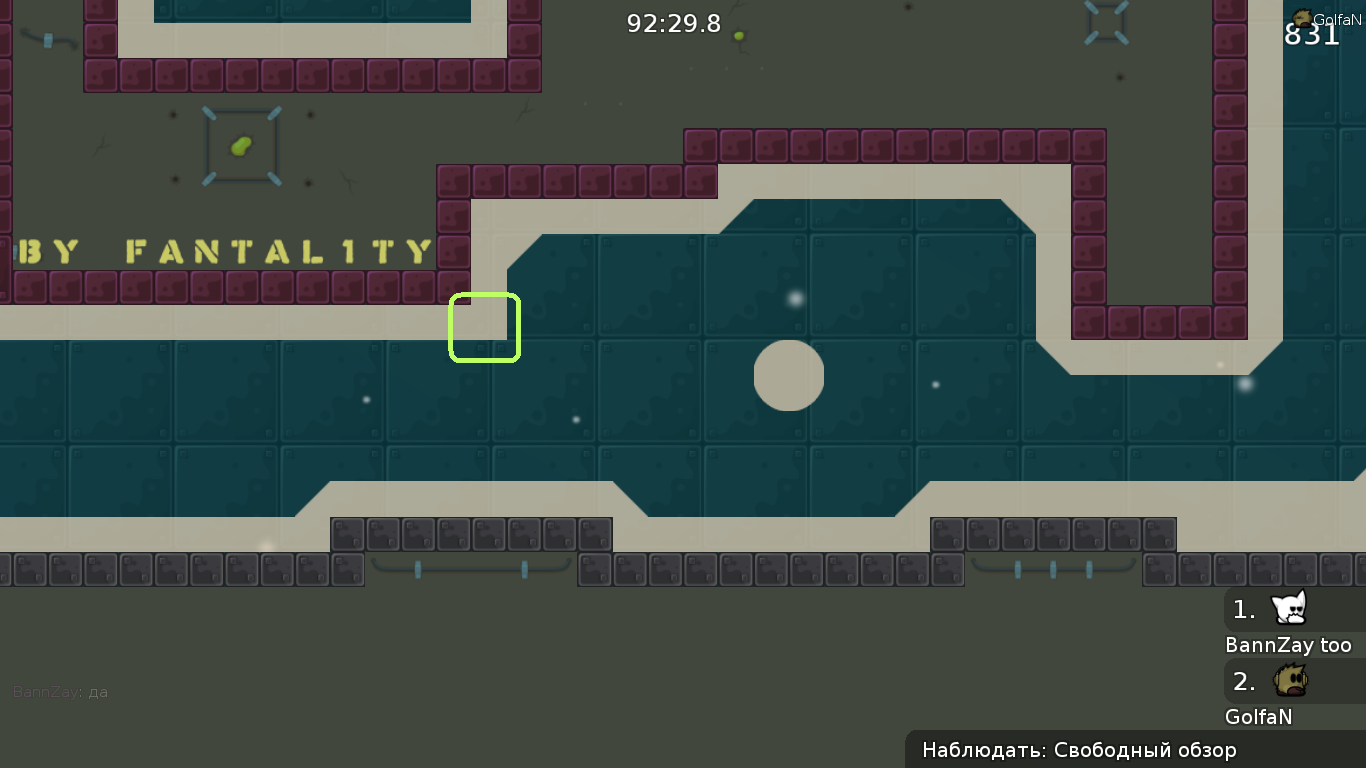Viewport: 1366px width, 768px height.
Task: Click the small GolfaN skin icon top right
Action: point(1301,15)
